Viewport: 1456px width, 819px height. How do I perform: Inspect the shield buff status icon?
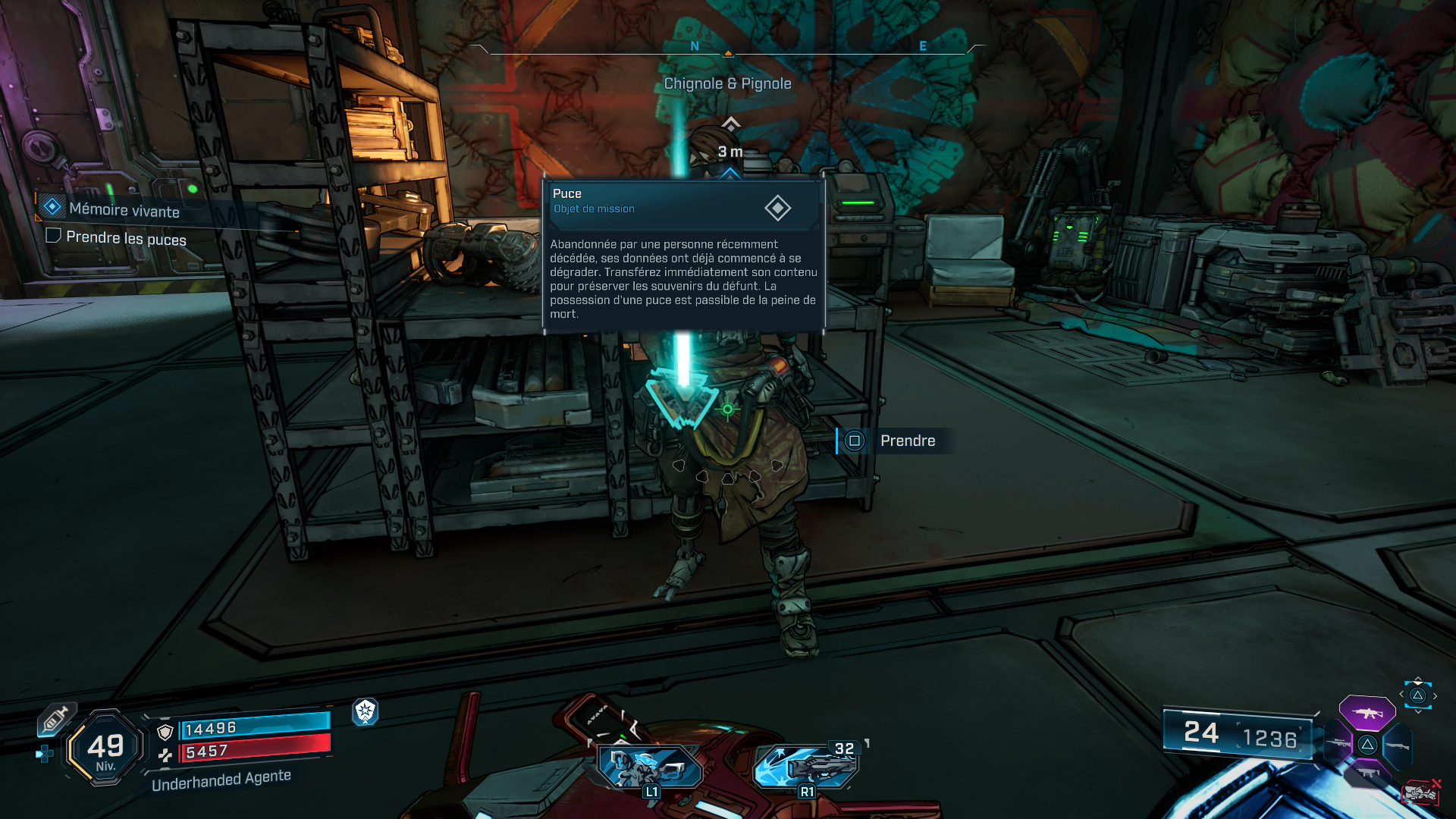coord(365,711)
